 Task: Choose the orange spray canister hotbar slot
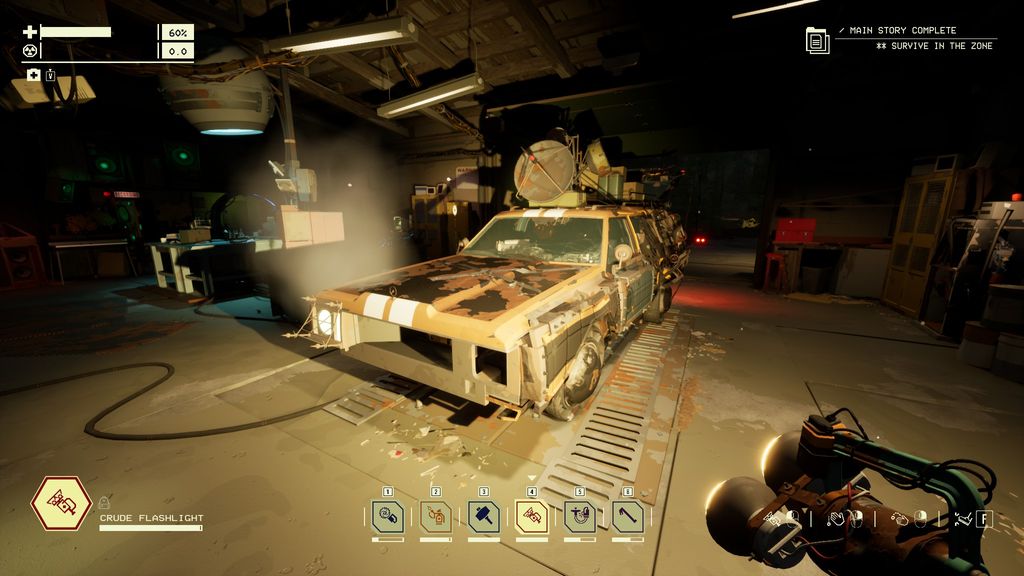tap(436, 516)
